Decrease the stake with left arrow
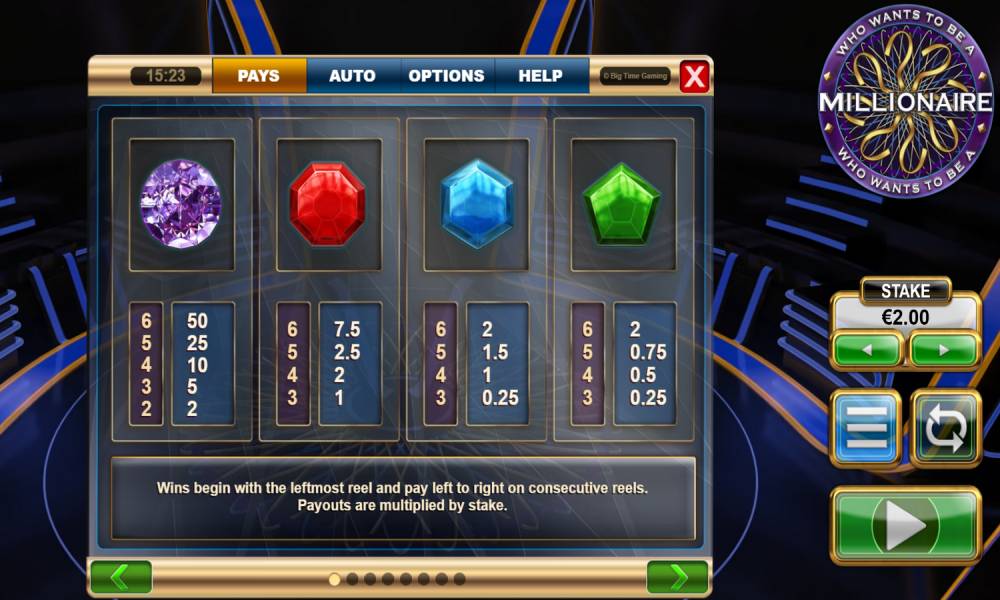 [867, 350]
